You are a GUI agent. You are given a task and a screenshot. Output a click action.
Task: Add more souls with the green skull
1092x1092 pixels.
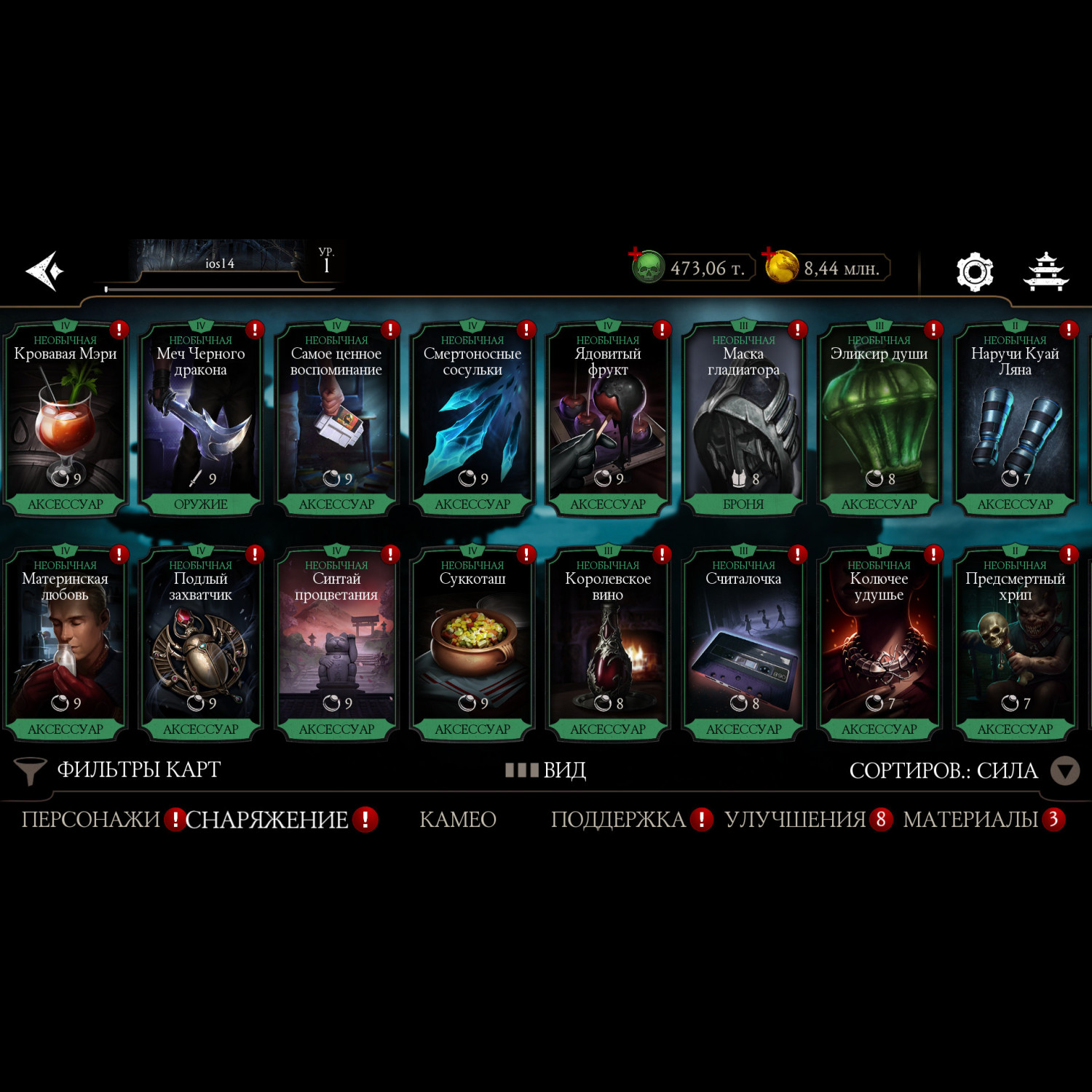coord(646,267)
